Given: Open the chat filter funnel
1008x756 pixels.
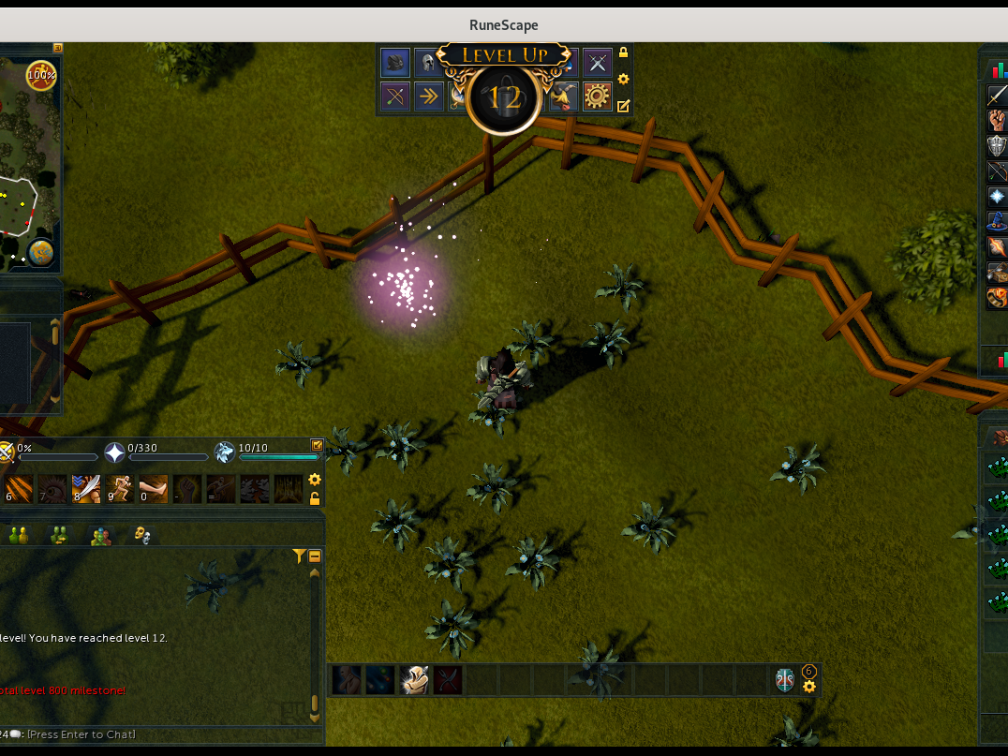Looking at the screenshot, I should coord(298,556).
